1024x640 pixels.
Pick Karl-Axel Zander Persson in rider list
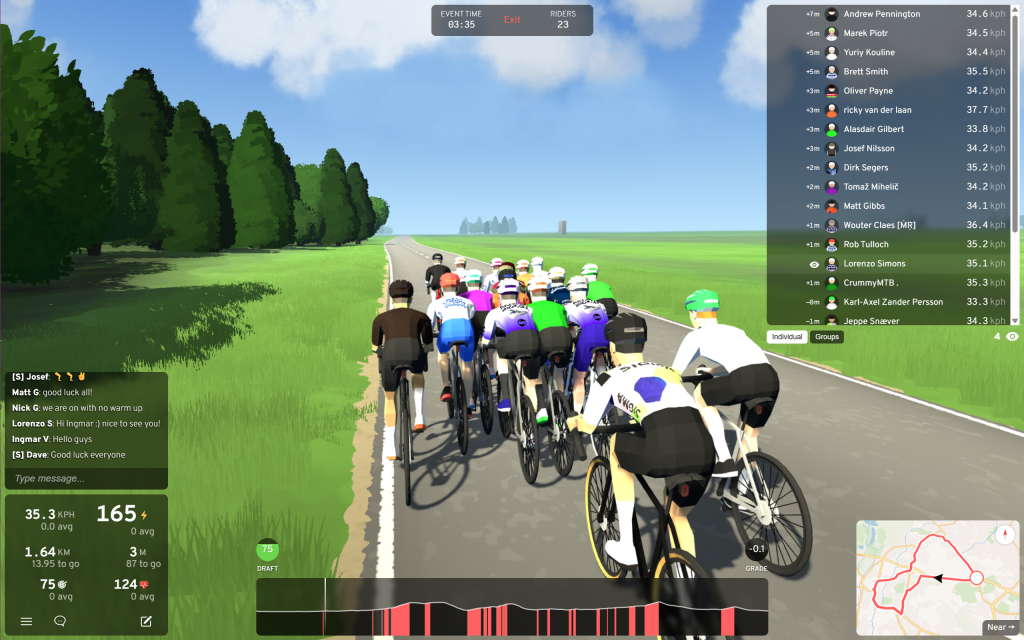coord(892,302)
